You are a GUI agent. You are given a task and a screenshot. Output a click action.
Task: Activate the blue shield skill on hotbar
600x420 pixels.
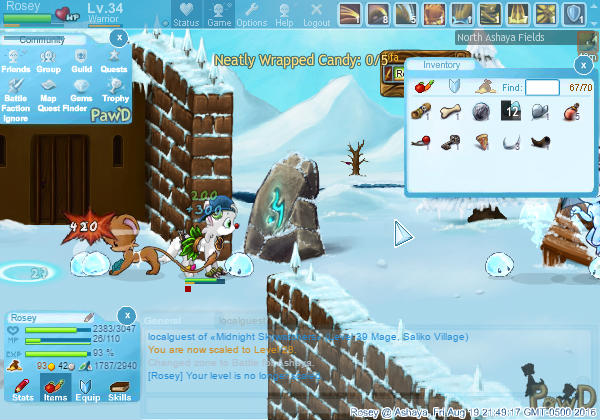pos(574,13)
